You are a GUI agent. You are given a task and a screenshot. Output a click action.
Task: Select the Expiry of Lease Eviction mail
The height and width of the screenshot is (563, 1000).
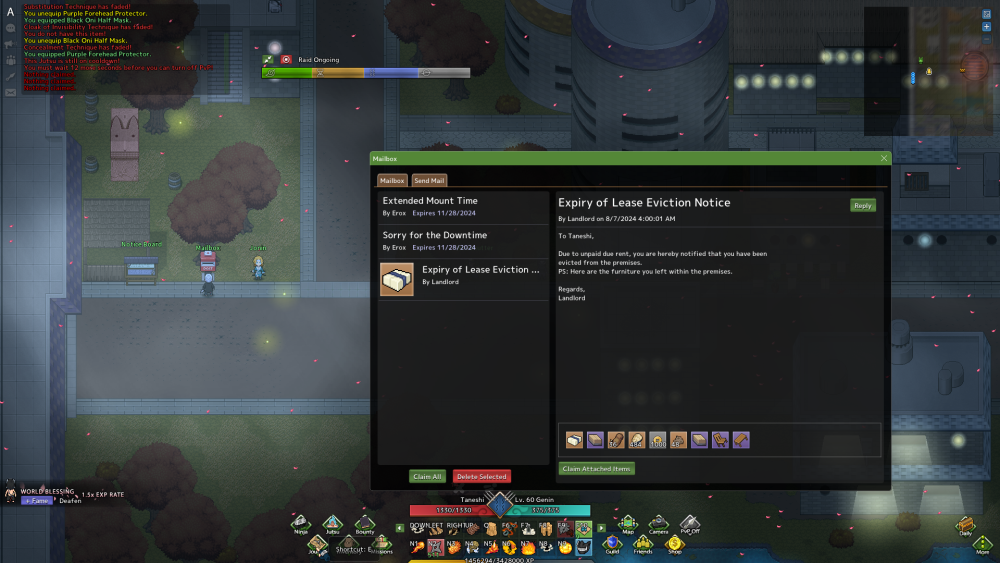point(463,276)
